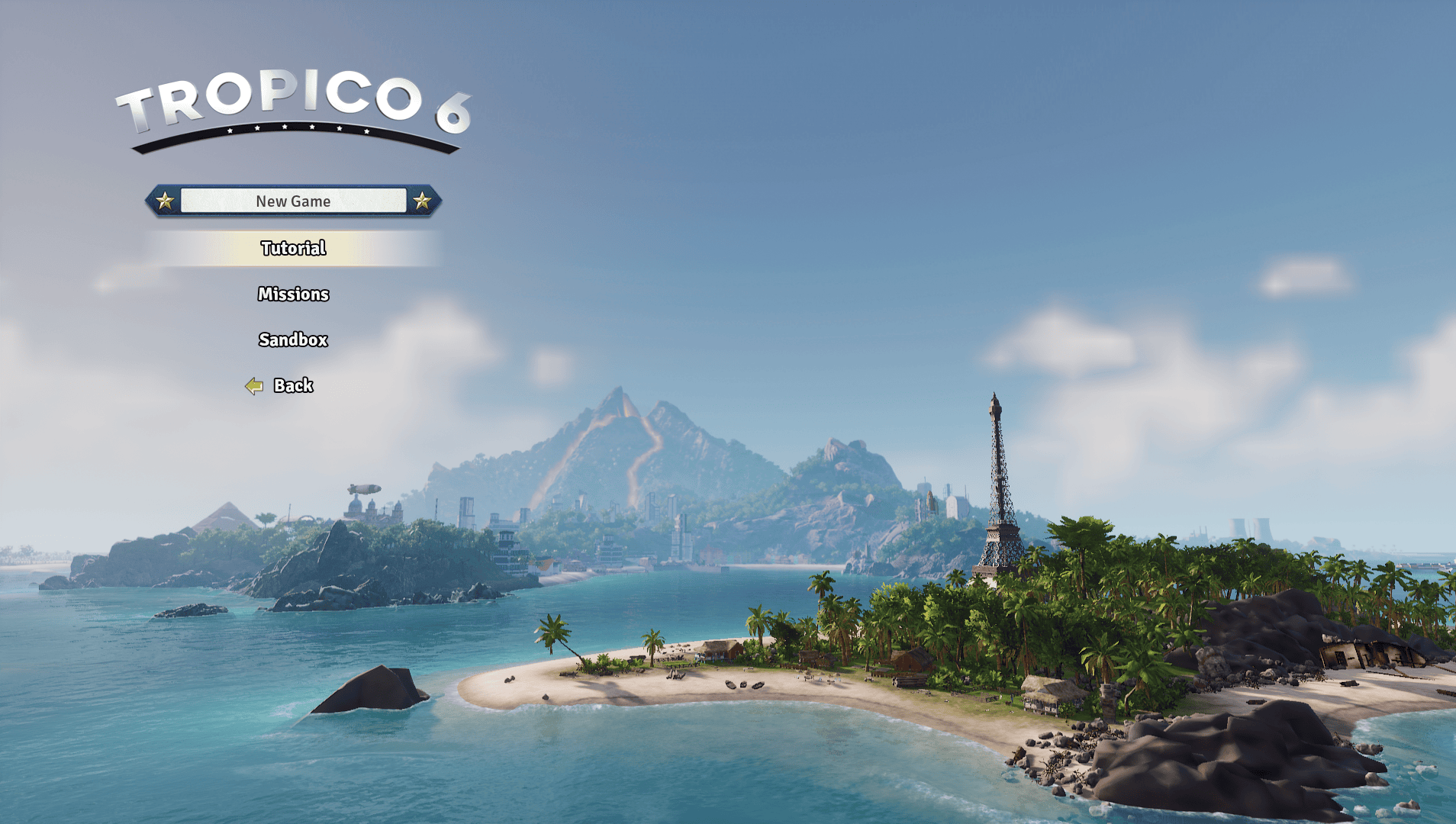Click the Missions label text

point(293,294)
